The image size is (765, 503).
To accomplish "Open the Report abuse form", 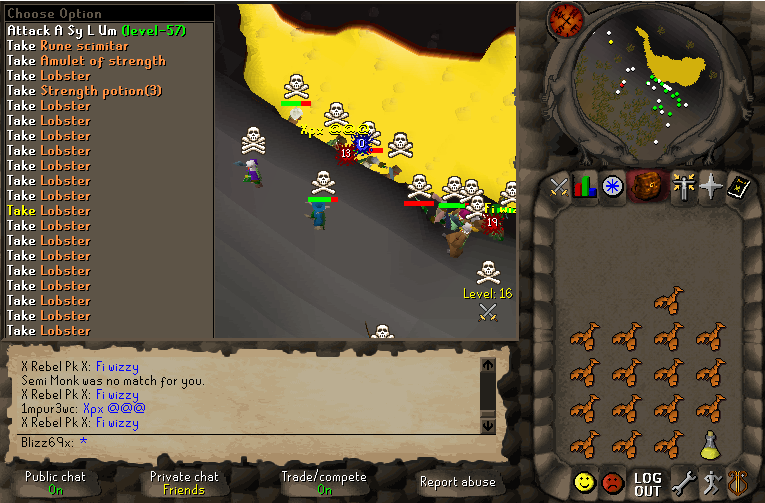I will coord(457,482).
